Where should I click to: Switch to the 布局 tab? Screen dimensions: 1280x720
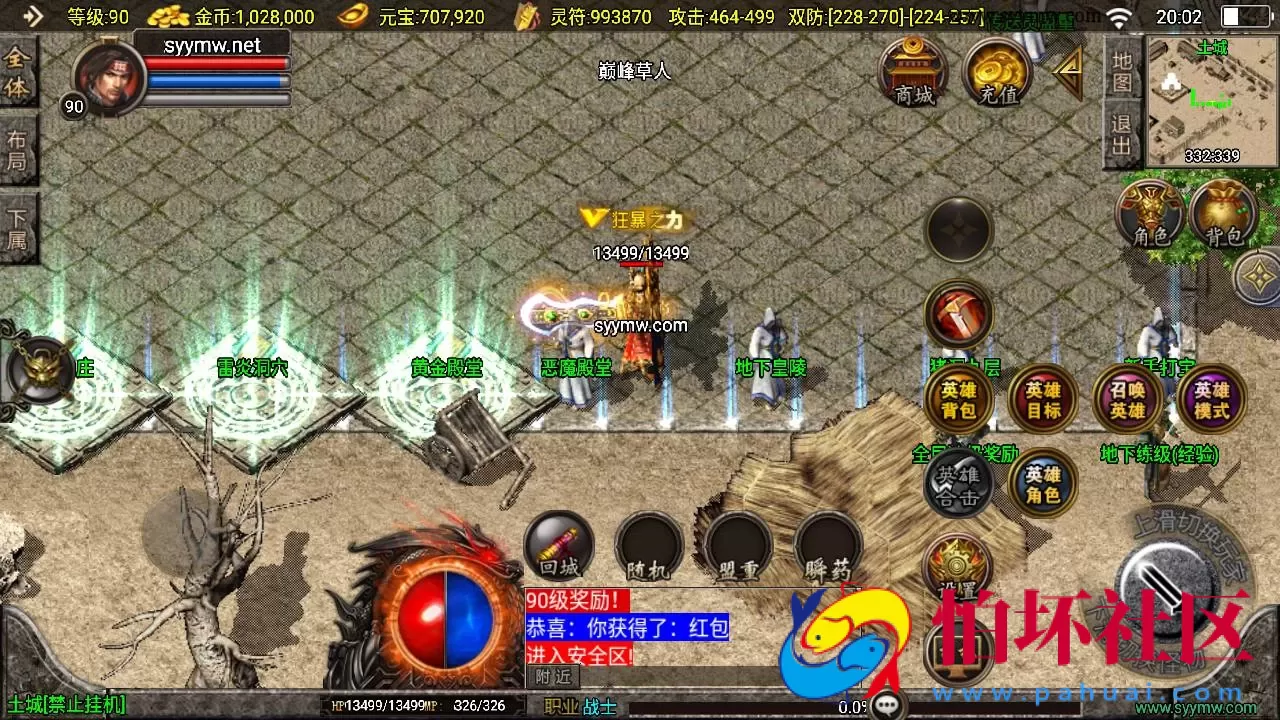18,150
